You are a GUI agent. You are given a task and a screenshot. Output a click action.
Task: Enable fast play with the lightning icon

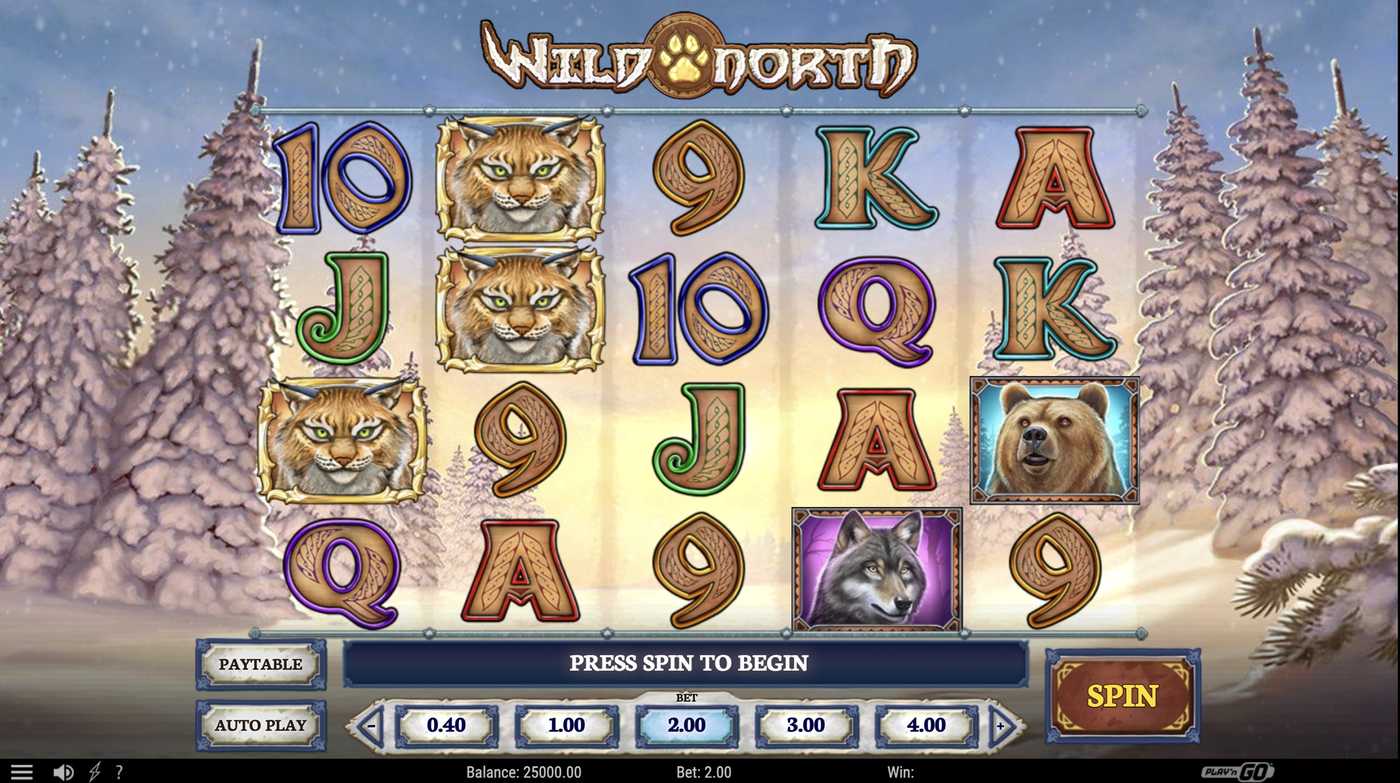tap(94, 770)
